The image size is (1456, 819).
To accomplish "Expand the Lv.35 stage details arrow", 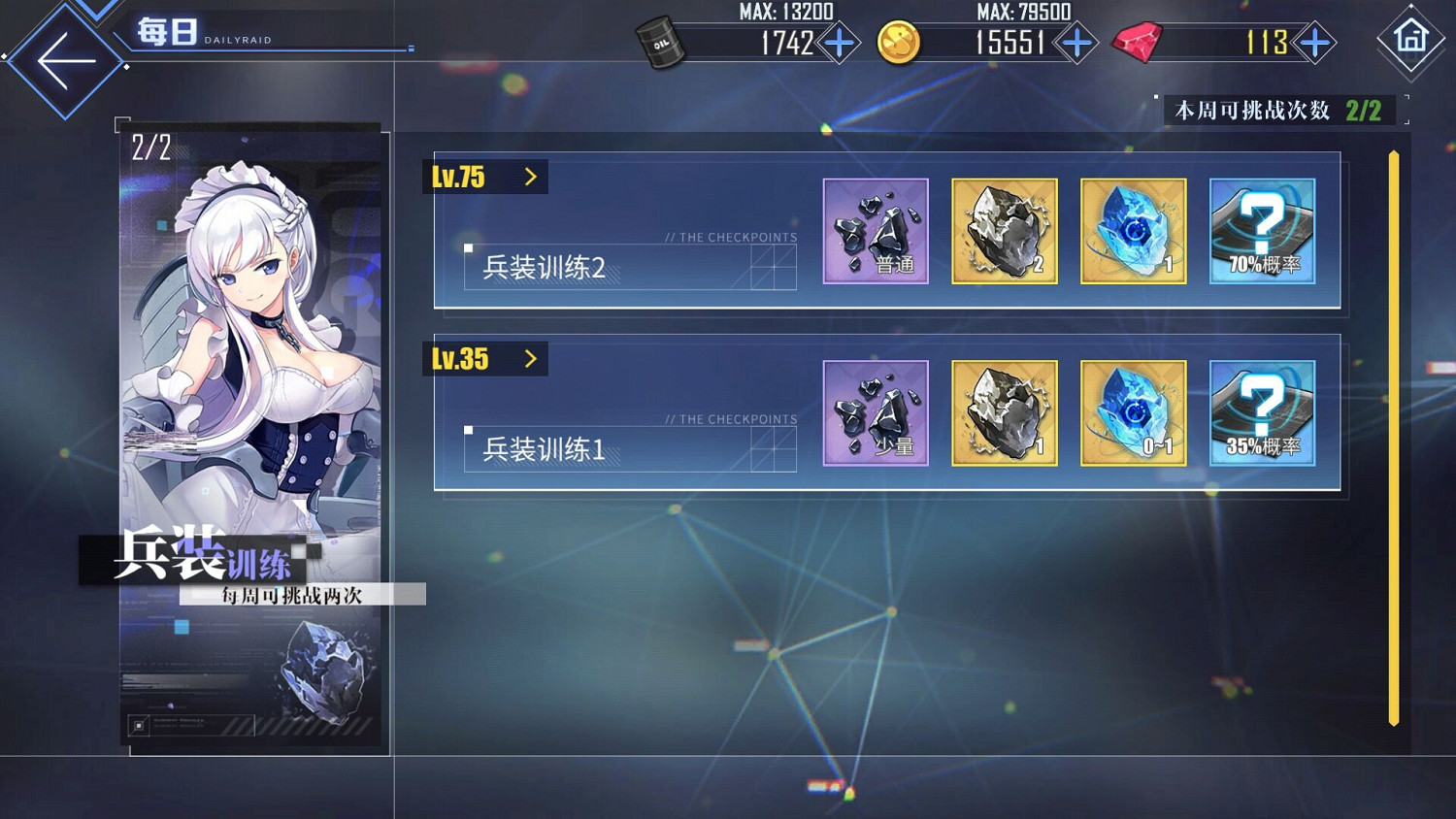I will click(530, 358).
